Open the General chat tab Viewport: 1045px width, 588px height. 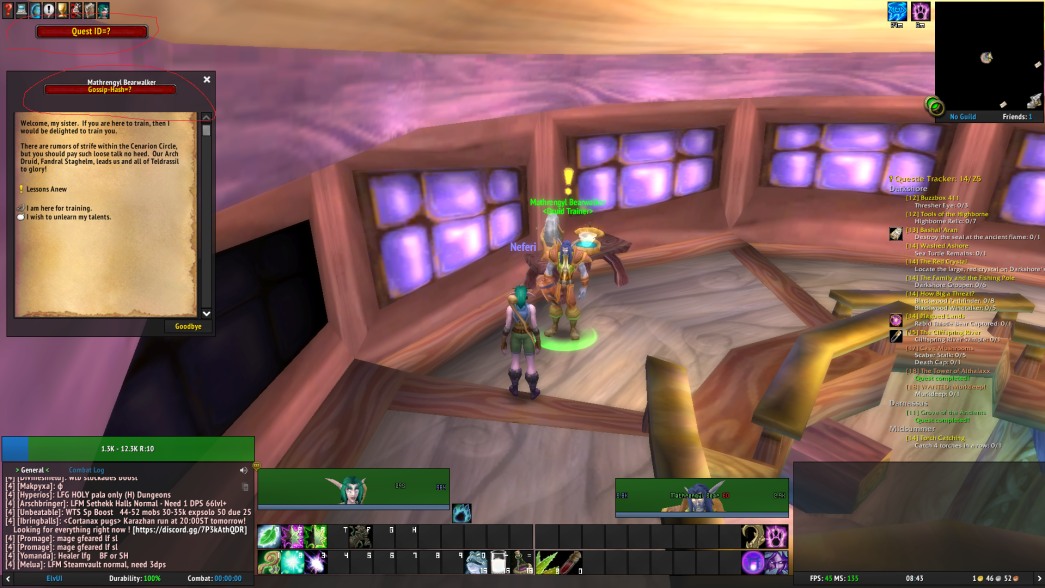pos(33,469)
